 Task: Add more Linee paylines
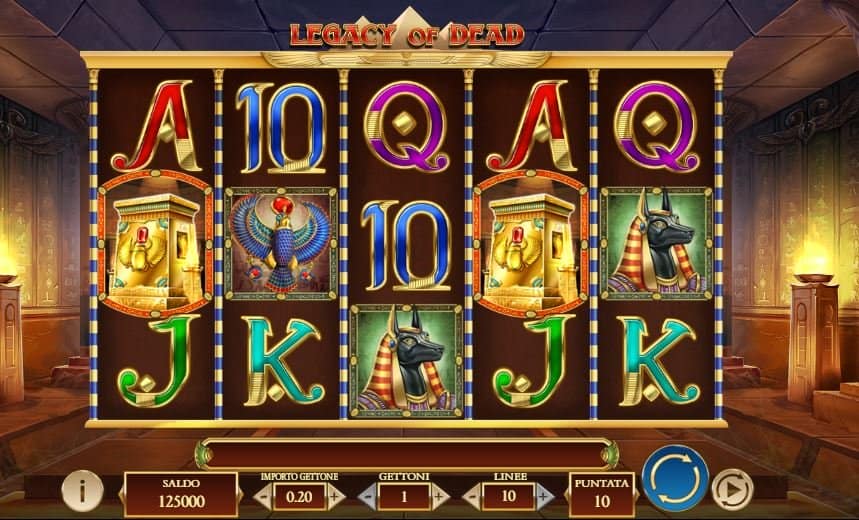click(x=544, y=495)
